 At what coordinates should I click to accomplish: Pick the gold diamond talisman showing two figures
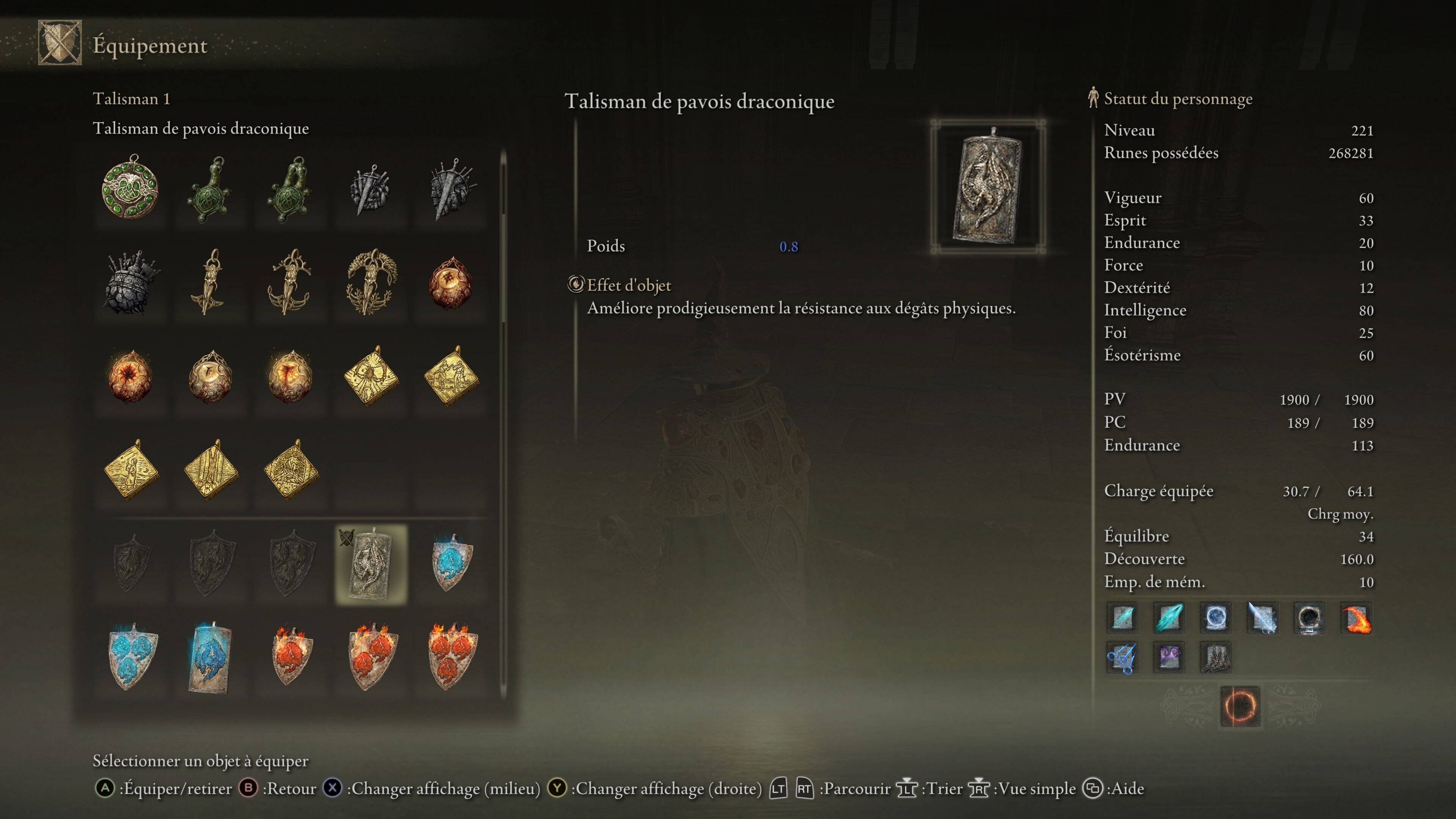click(x=450, y=375)
